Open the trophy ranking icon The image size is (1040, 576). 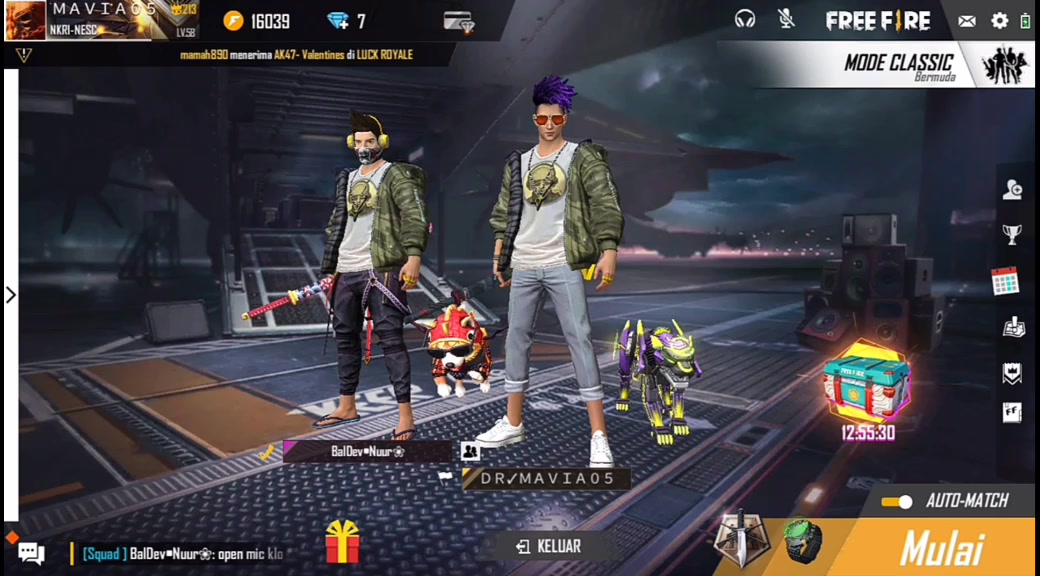(x=1012, y=235)
